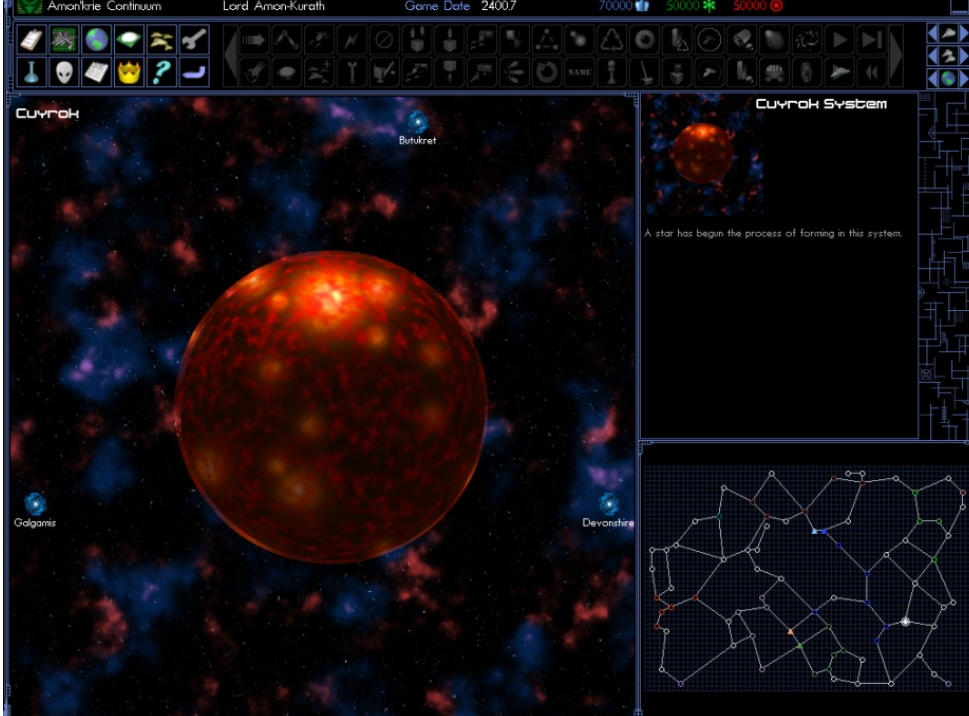Image resolution: width=969 pixels, height=716 pixels.
Task: Click the green tile icon in the toolbar
Action: click(129, 41)
